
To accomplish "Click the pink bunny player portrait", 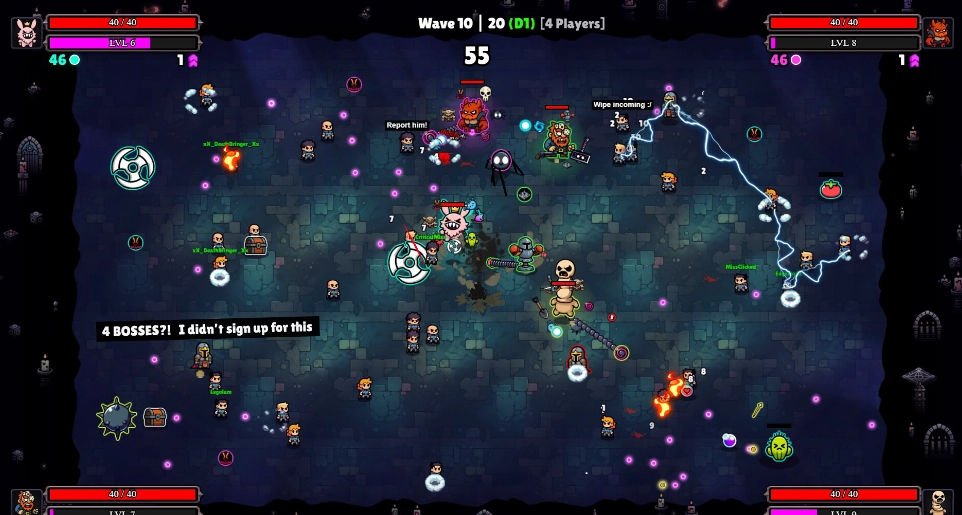I will coord(27,32).
